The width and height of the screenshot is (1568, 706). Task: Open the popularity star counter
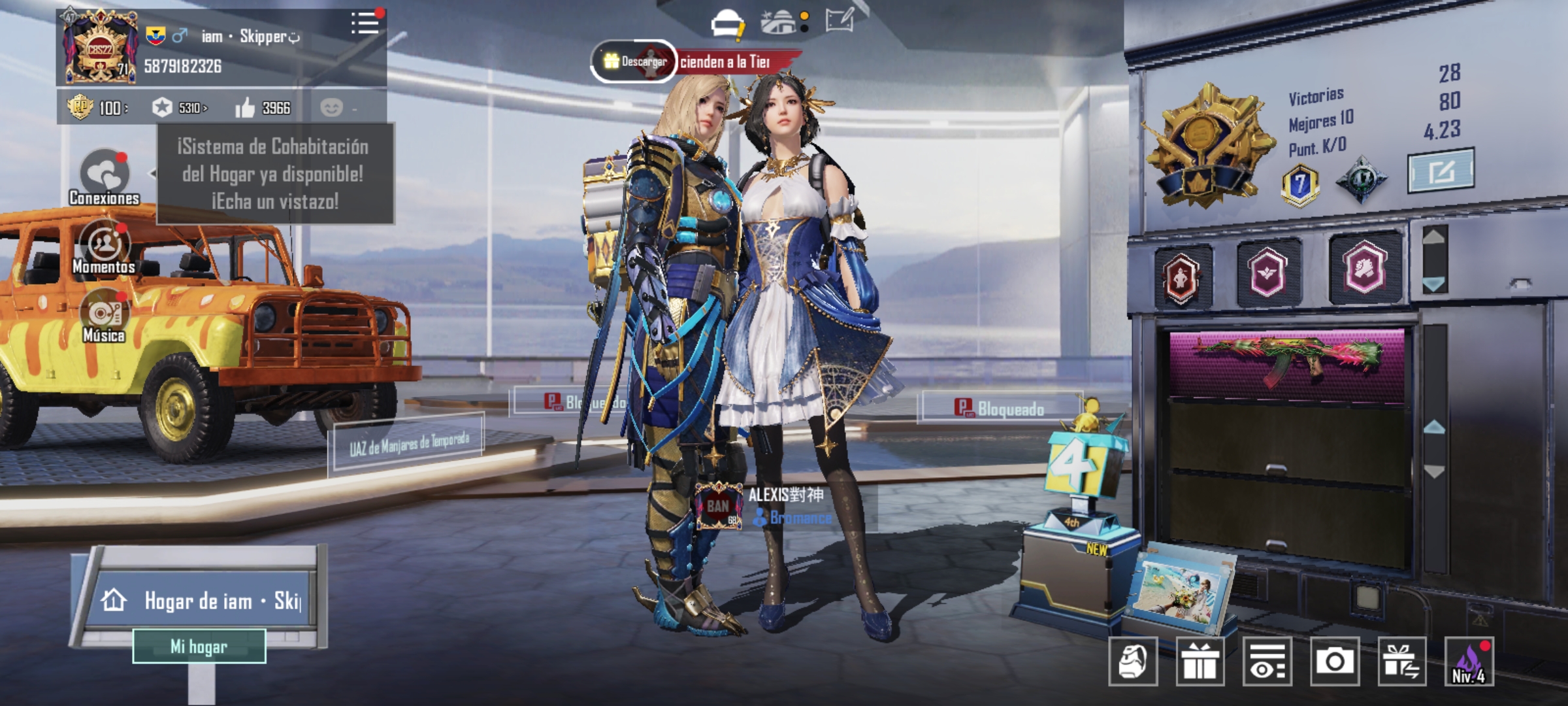(179, 108)
